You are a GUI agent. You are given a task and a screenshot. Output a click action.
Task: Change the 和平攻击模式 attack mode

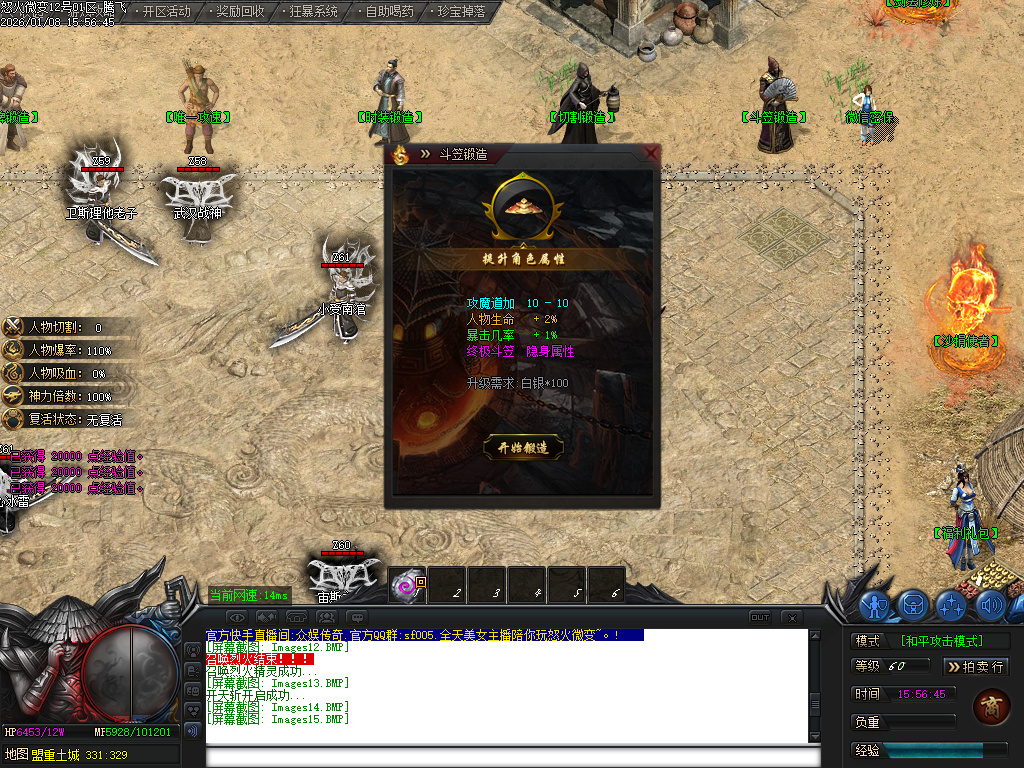940,641
